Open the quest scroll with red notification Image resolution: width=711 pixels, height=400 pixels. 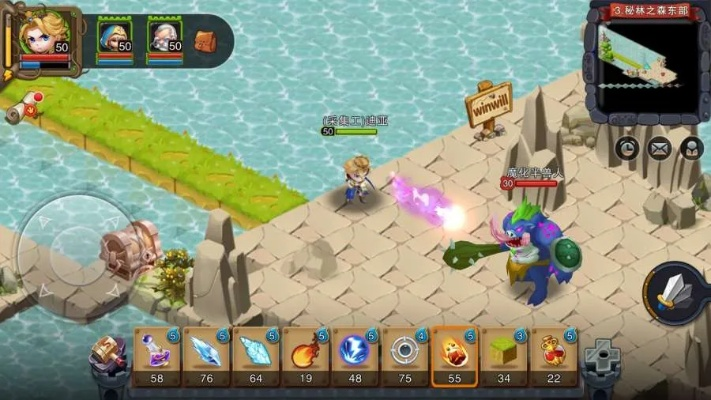[24, 108]
